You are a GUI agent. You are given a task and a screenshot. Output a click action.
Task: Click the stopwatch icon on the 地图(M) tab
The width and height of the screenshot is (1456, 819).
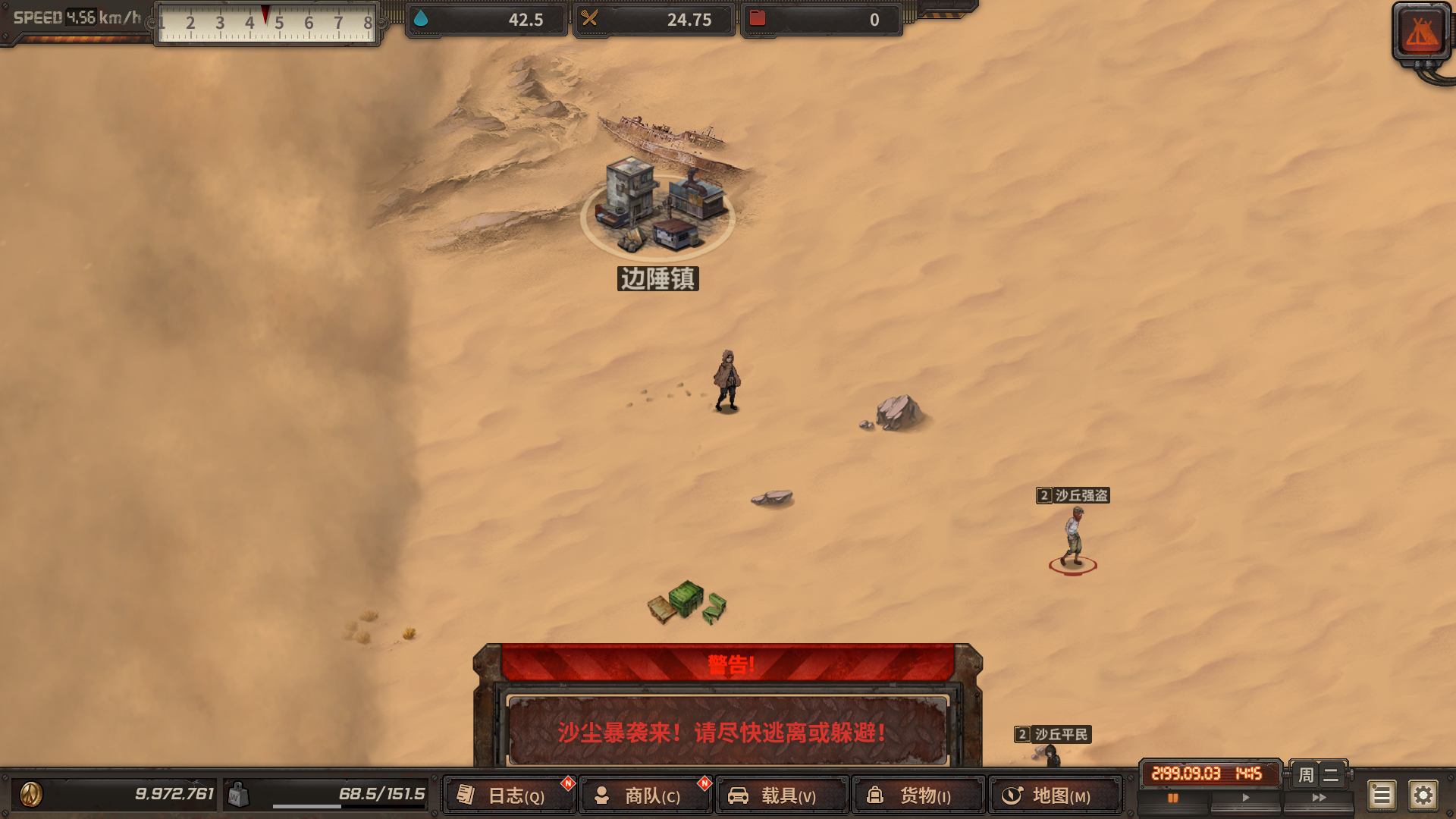pos(1012,795)
